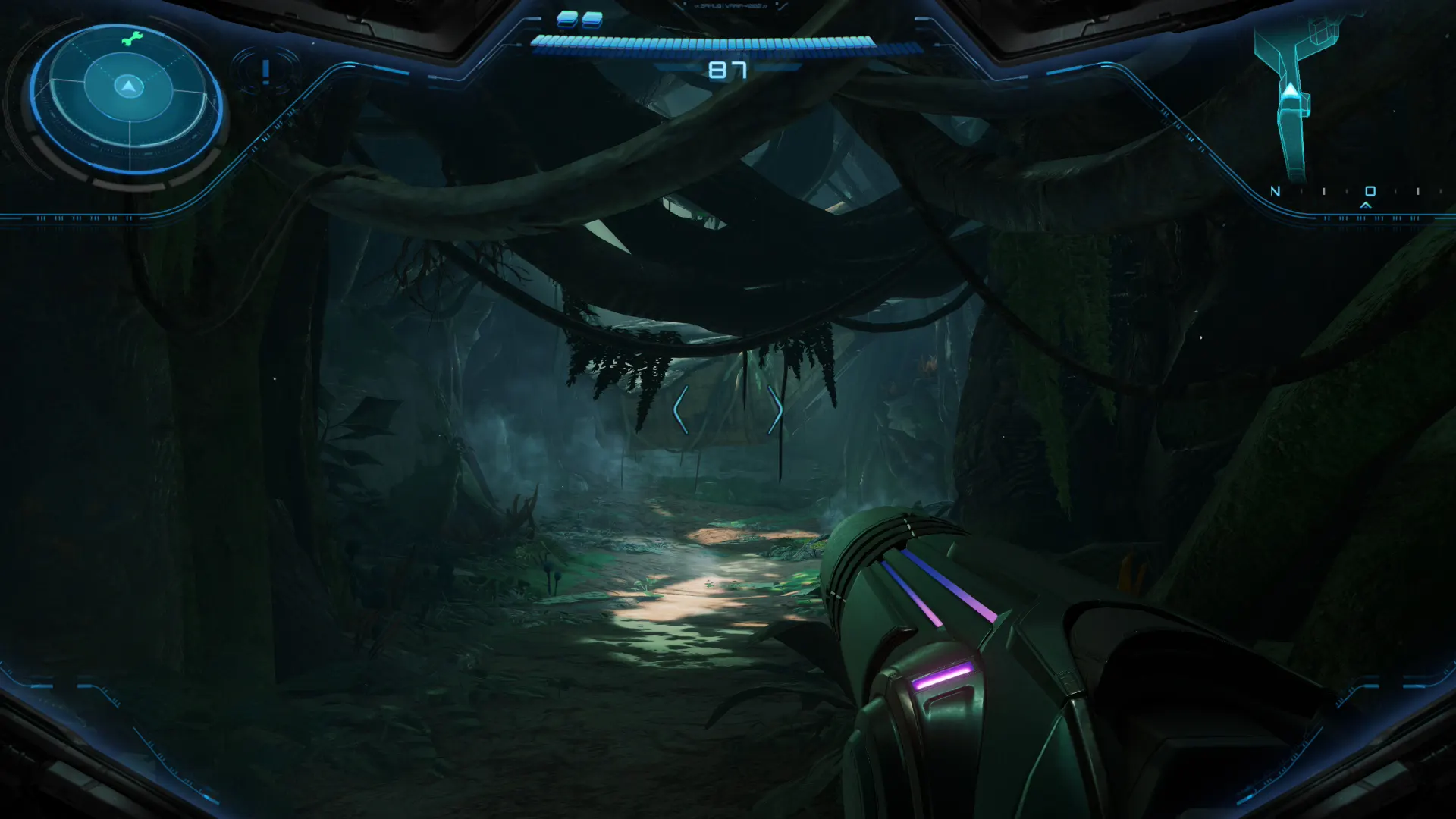Click the exclamation mark alert icon
The height and width of the screenshot is (819, 1456).
point(265,72)
